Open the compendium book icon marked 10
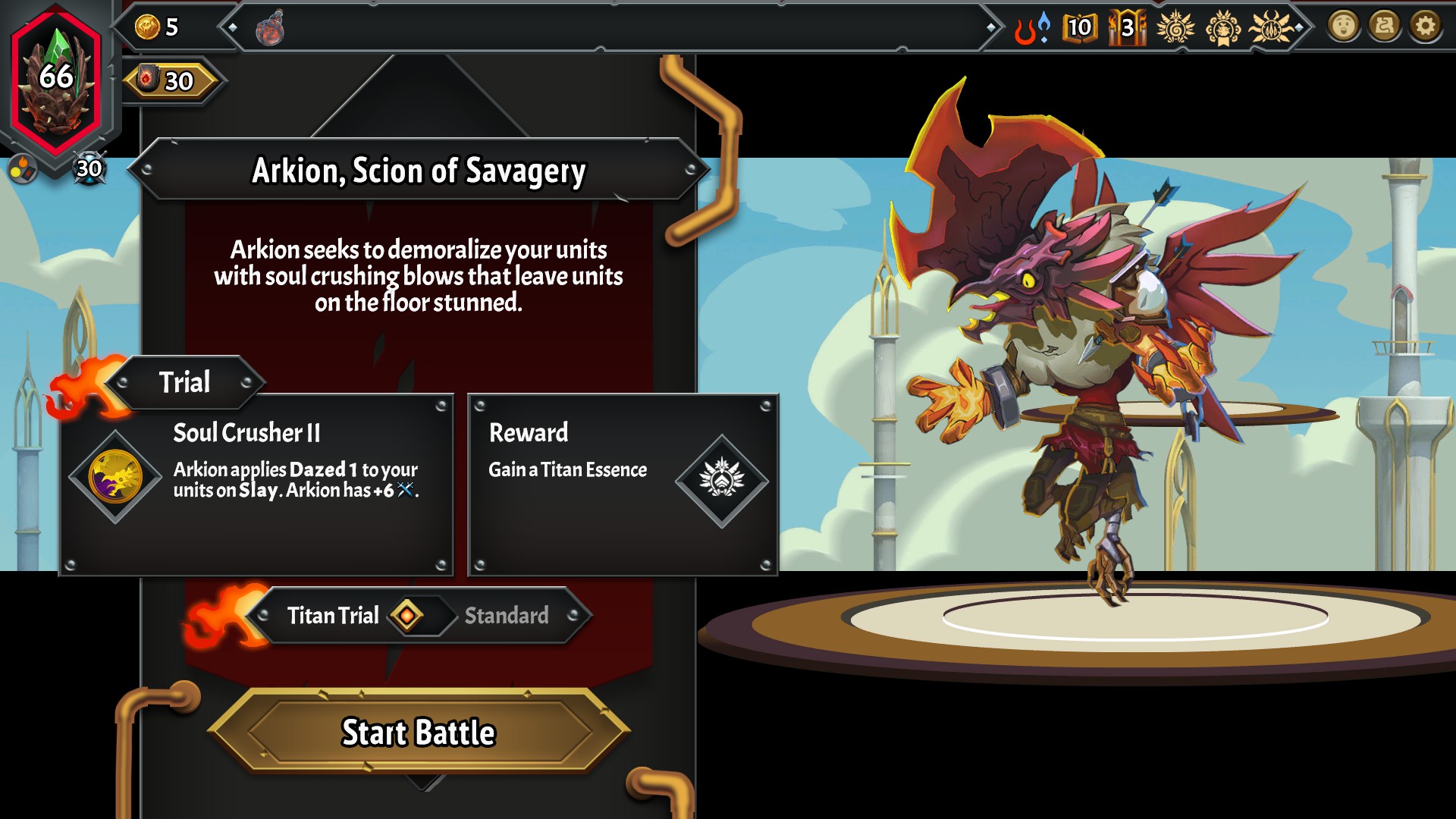The height and width of the screenshot is (819, 1456). [1079, 28]
